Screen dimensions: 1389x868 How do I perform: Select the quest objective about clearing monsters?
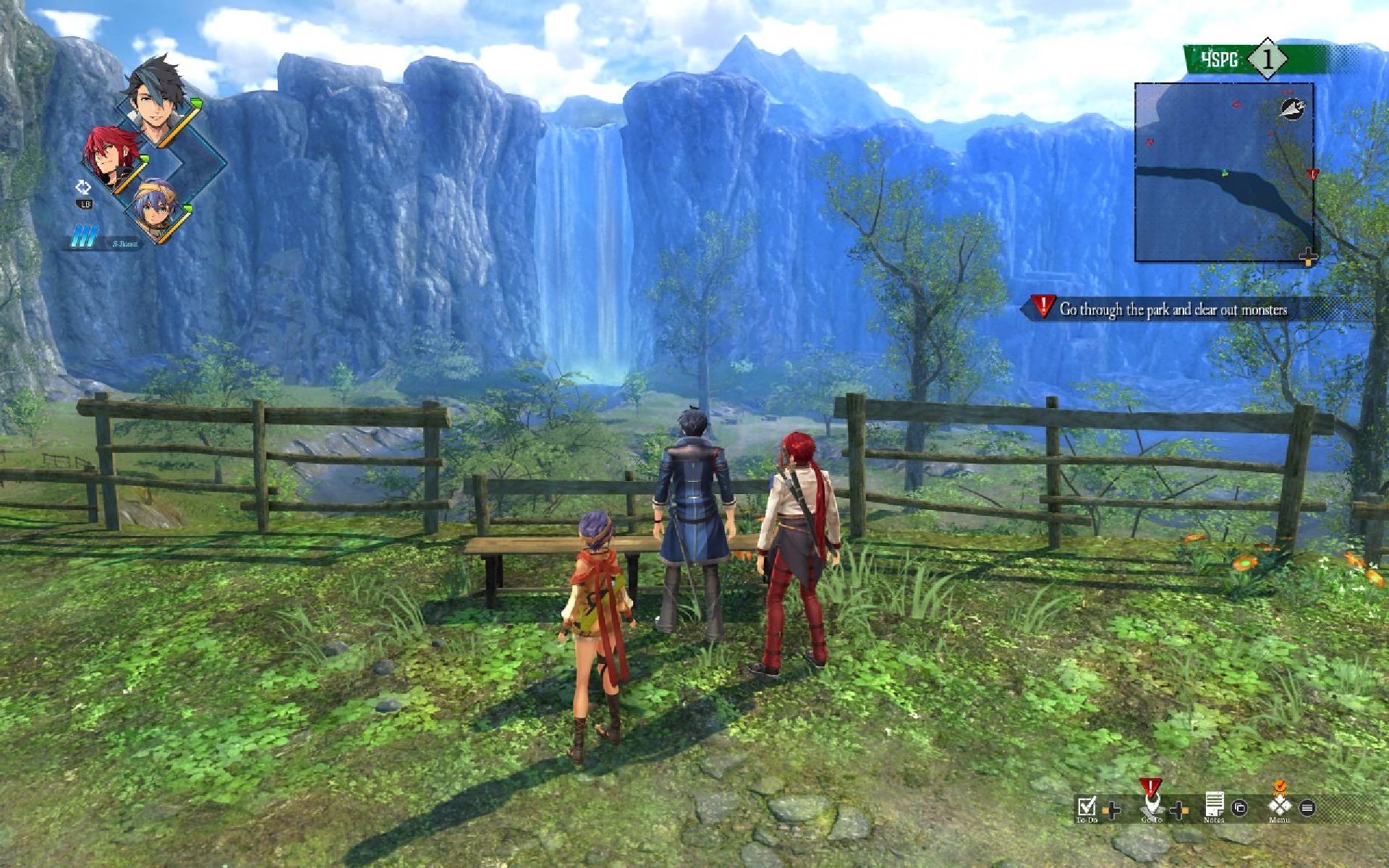pyautogui.click(x=1172, y=310)
